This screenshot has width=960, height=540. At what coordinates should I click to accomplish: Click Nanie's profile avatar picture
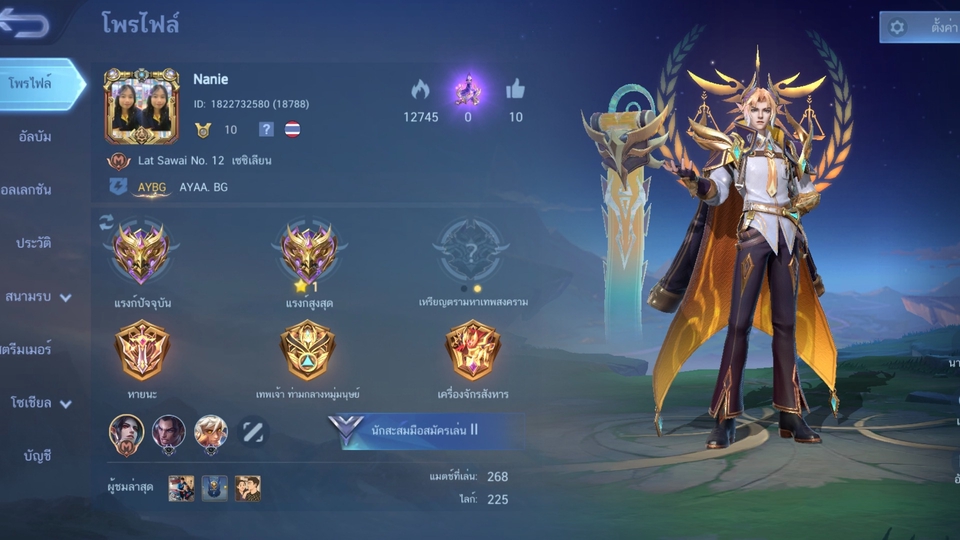pyautogui.click(x=141, y=106)
